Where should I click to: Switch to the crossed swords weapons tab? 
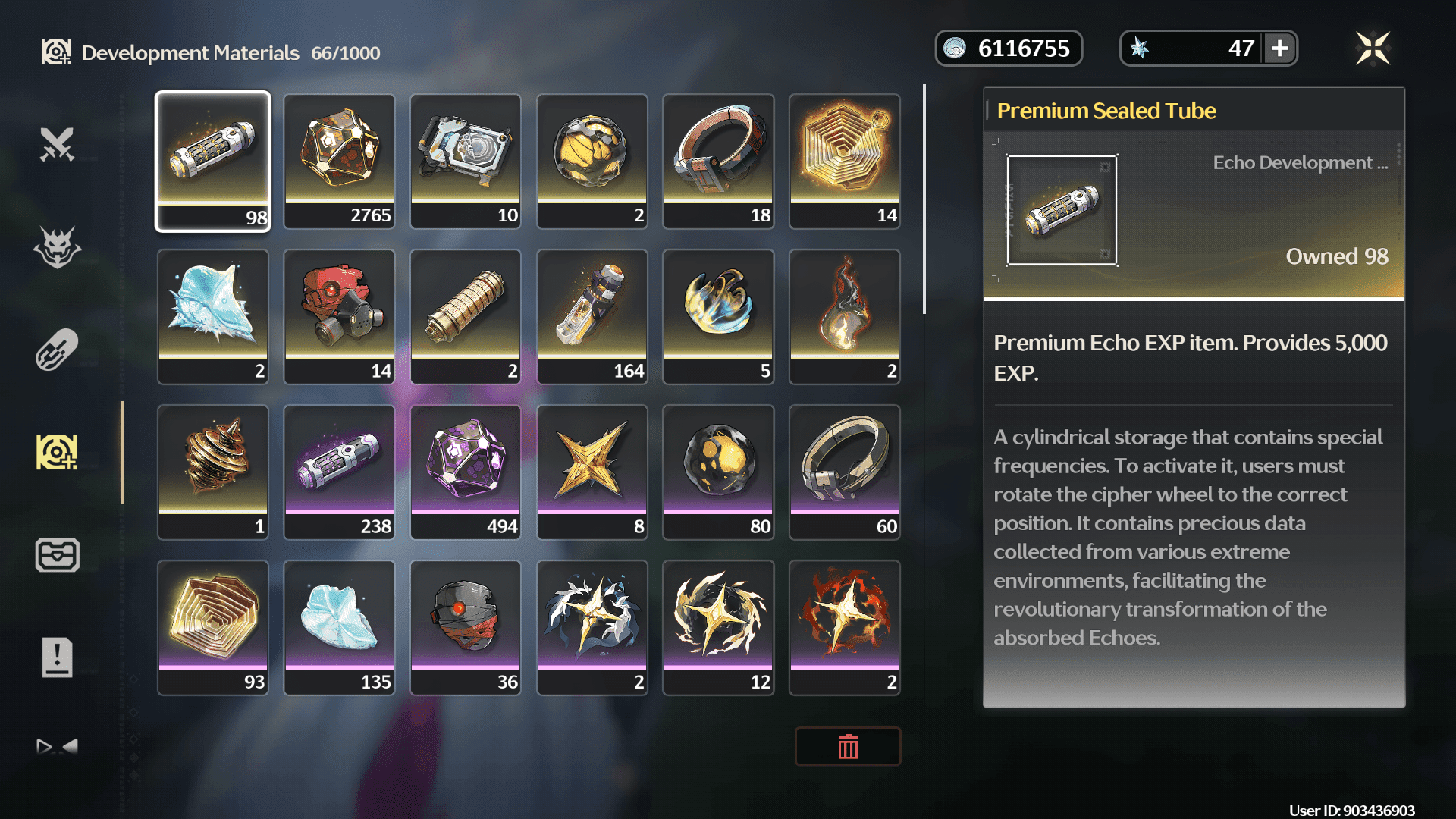[57, 144]
